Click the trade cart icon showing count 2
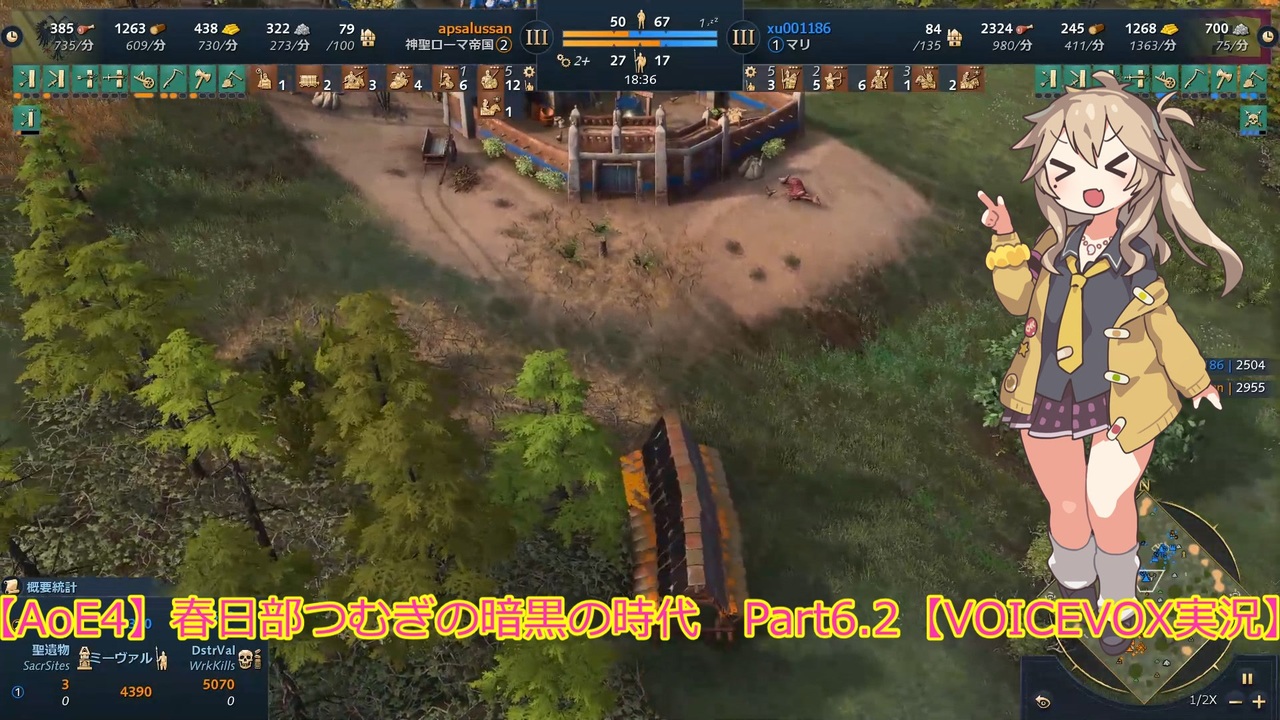The image size is (1280, 720). 310,80
